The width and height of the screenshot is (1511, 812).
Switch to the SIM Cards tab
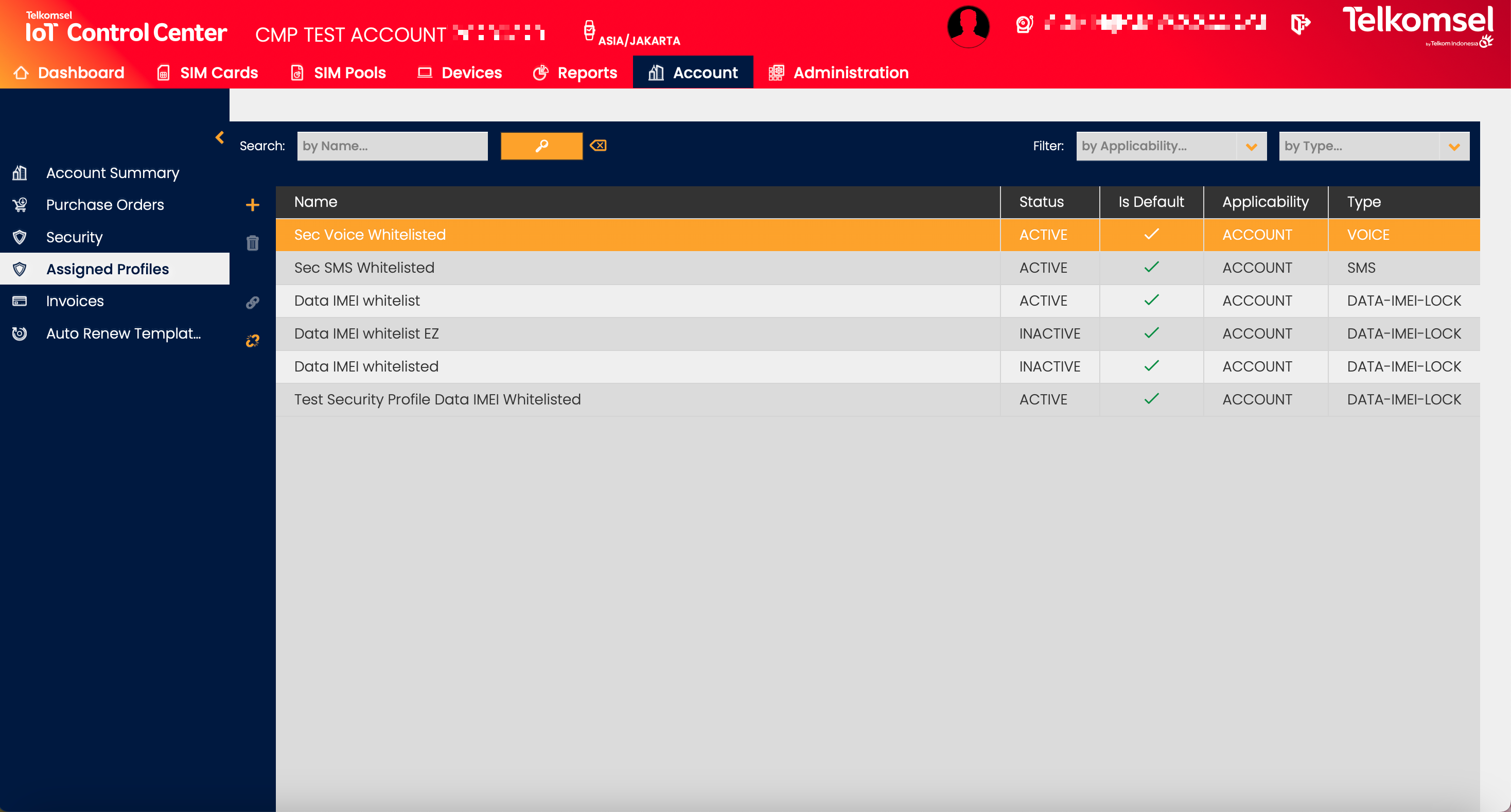207,73
